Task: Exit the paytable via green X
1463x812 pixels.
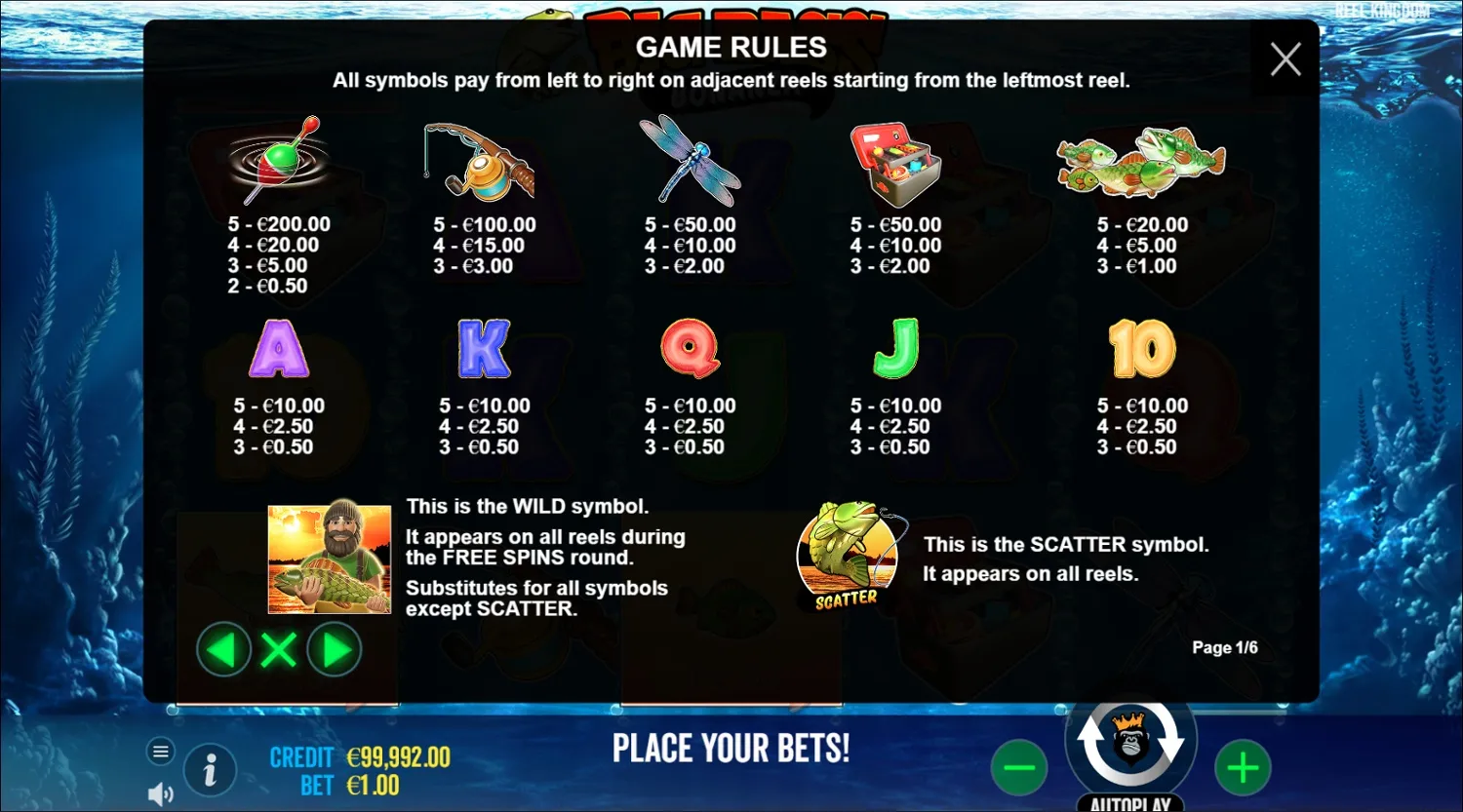Action: tap(279, 649)
